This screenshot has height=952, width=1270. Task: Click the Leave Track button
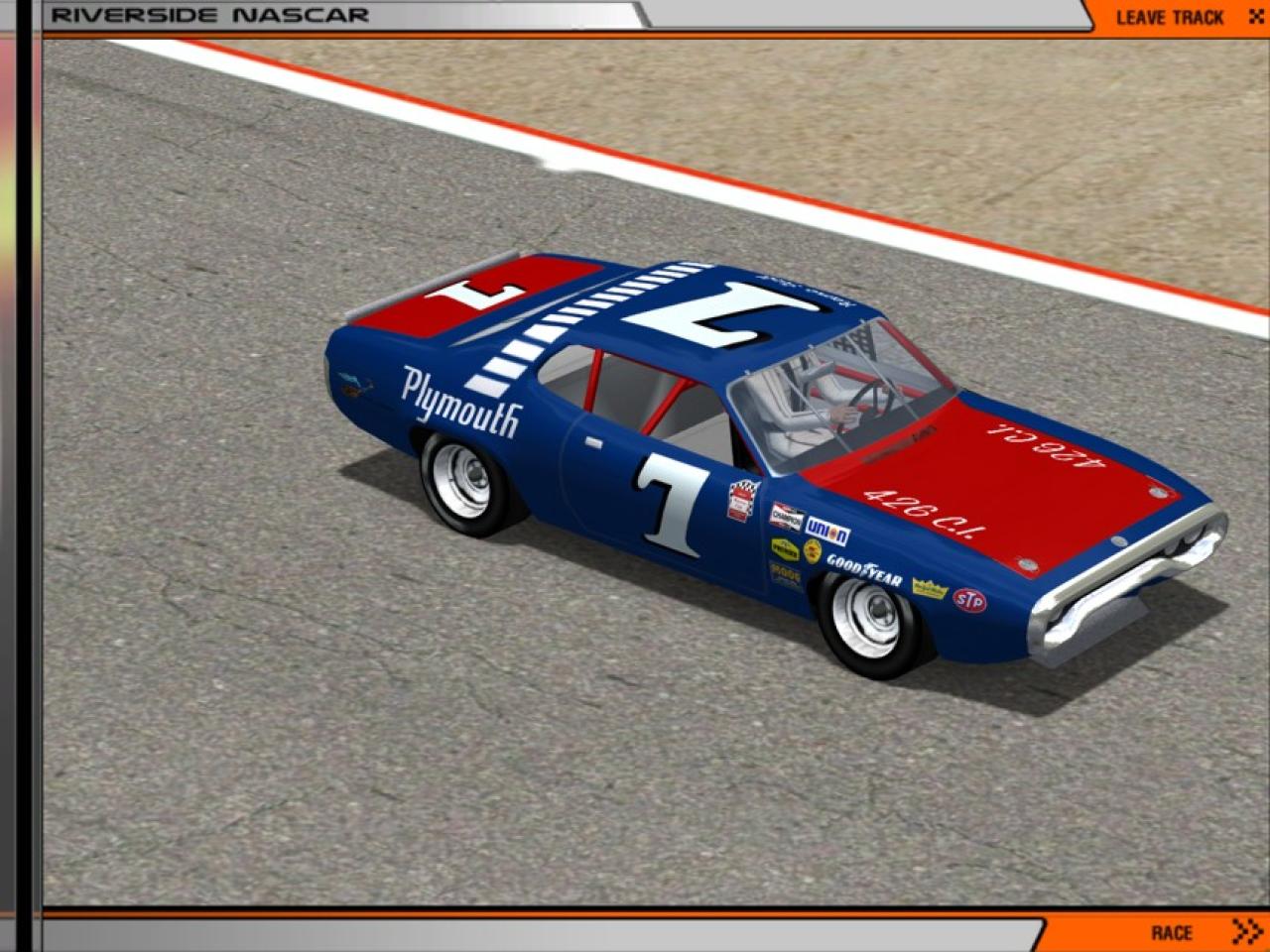[x=1183, y=17]
